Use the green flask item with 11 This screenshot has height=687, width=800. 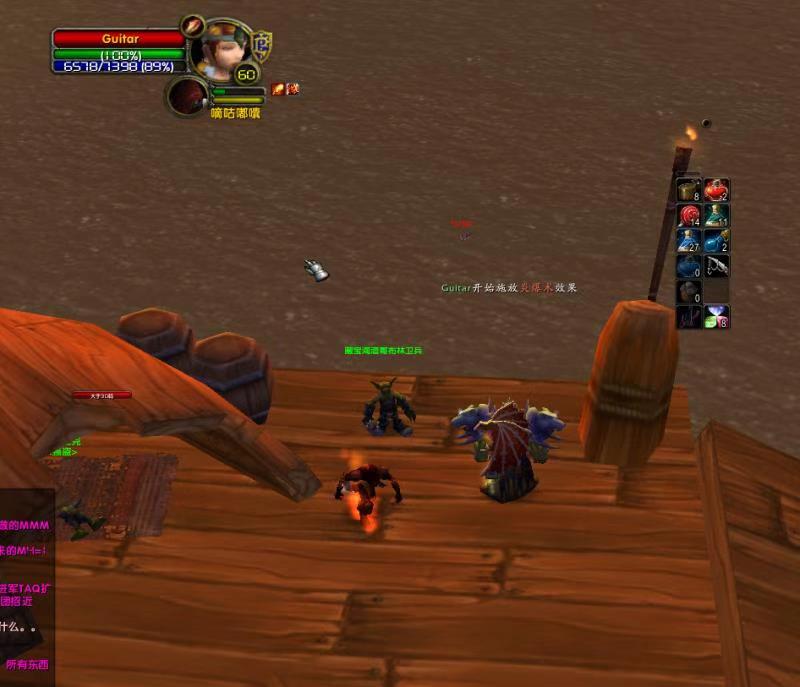[716, 215]
